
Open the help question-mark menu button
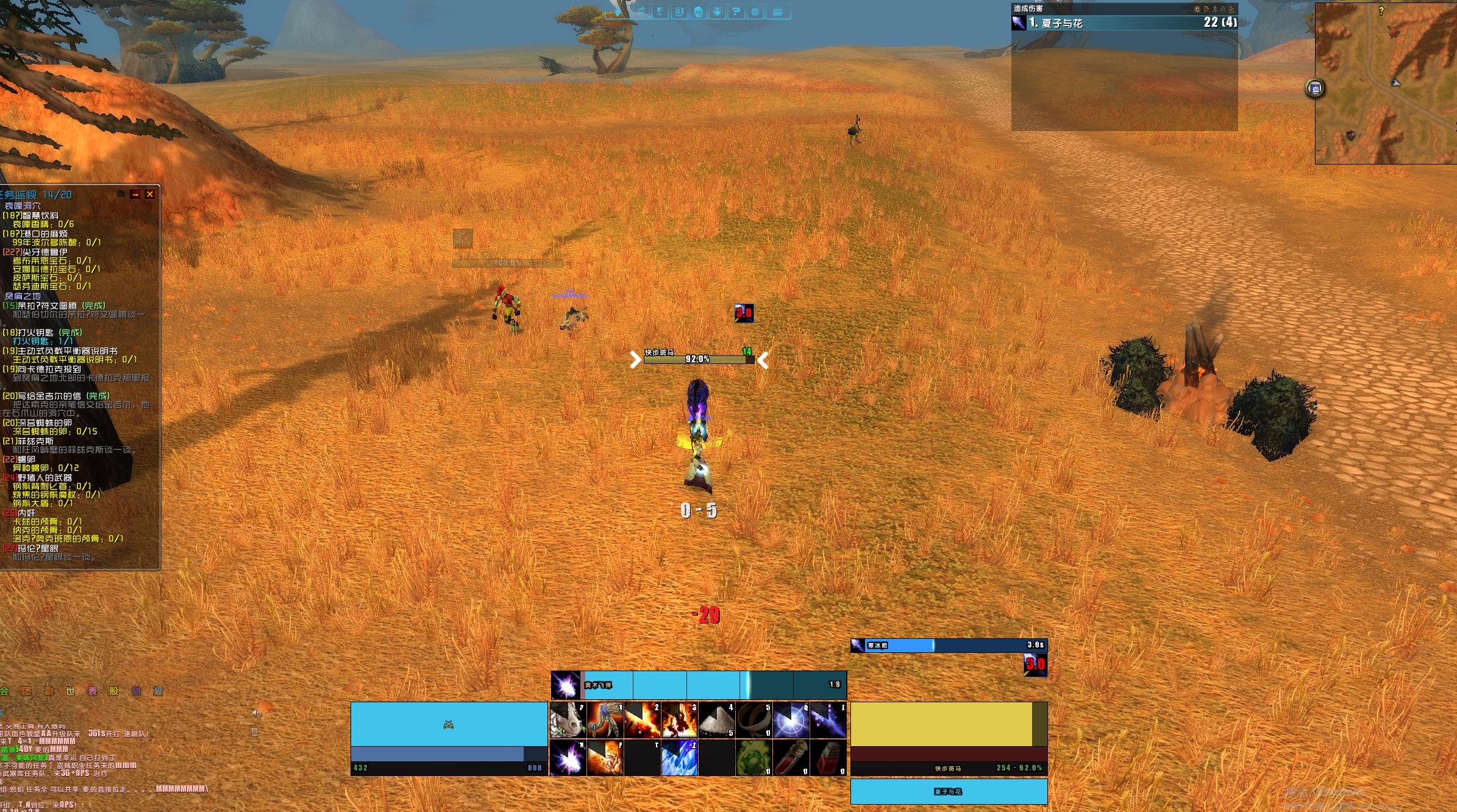[736, 12]
